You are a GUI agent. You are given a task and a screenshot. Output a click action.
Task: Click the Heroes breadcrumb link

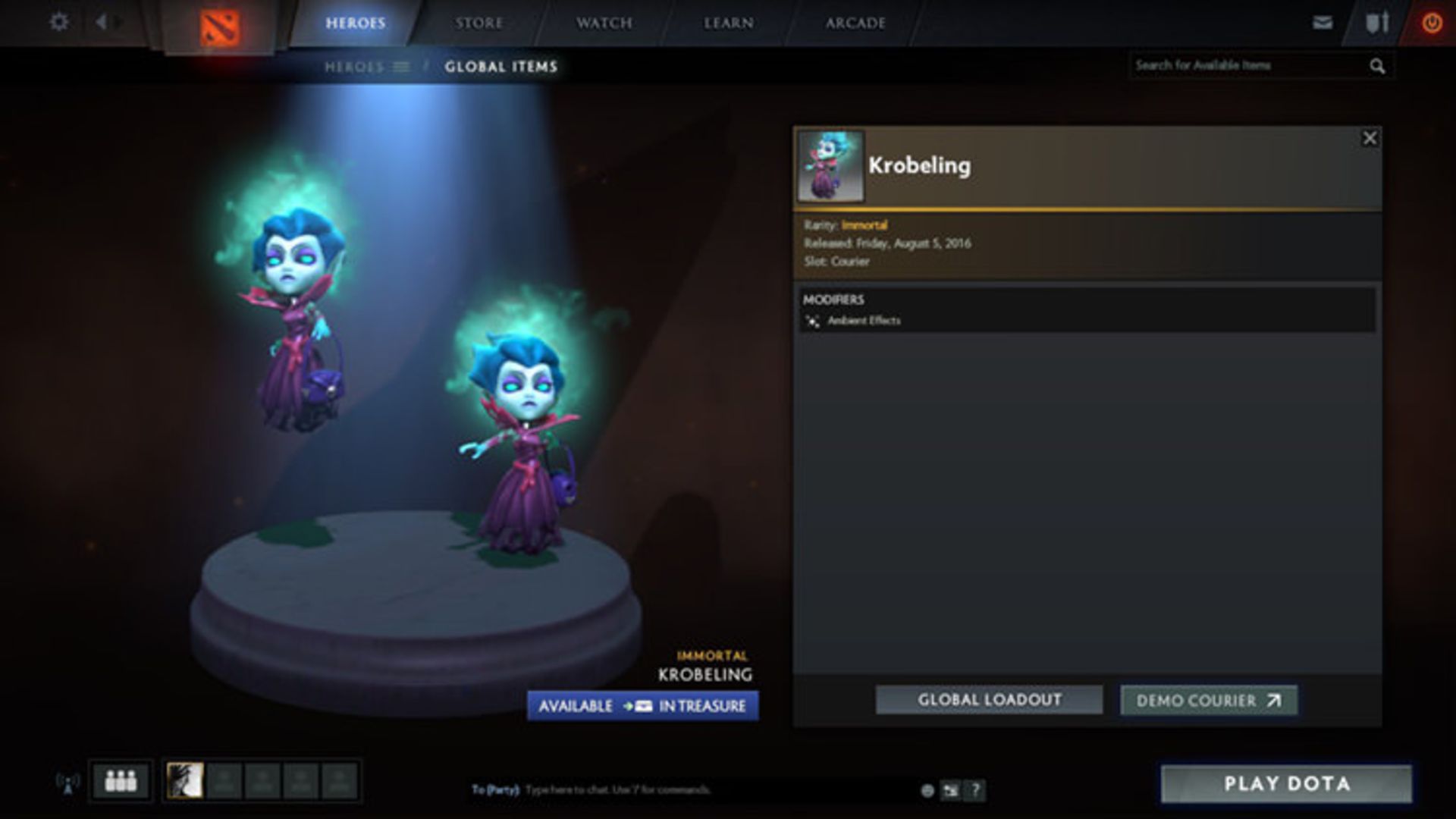(354, 67)
